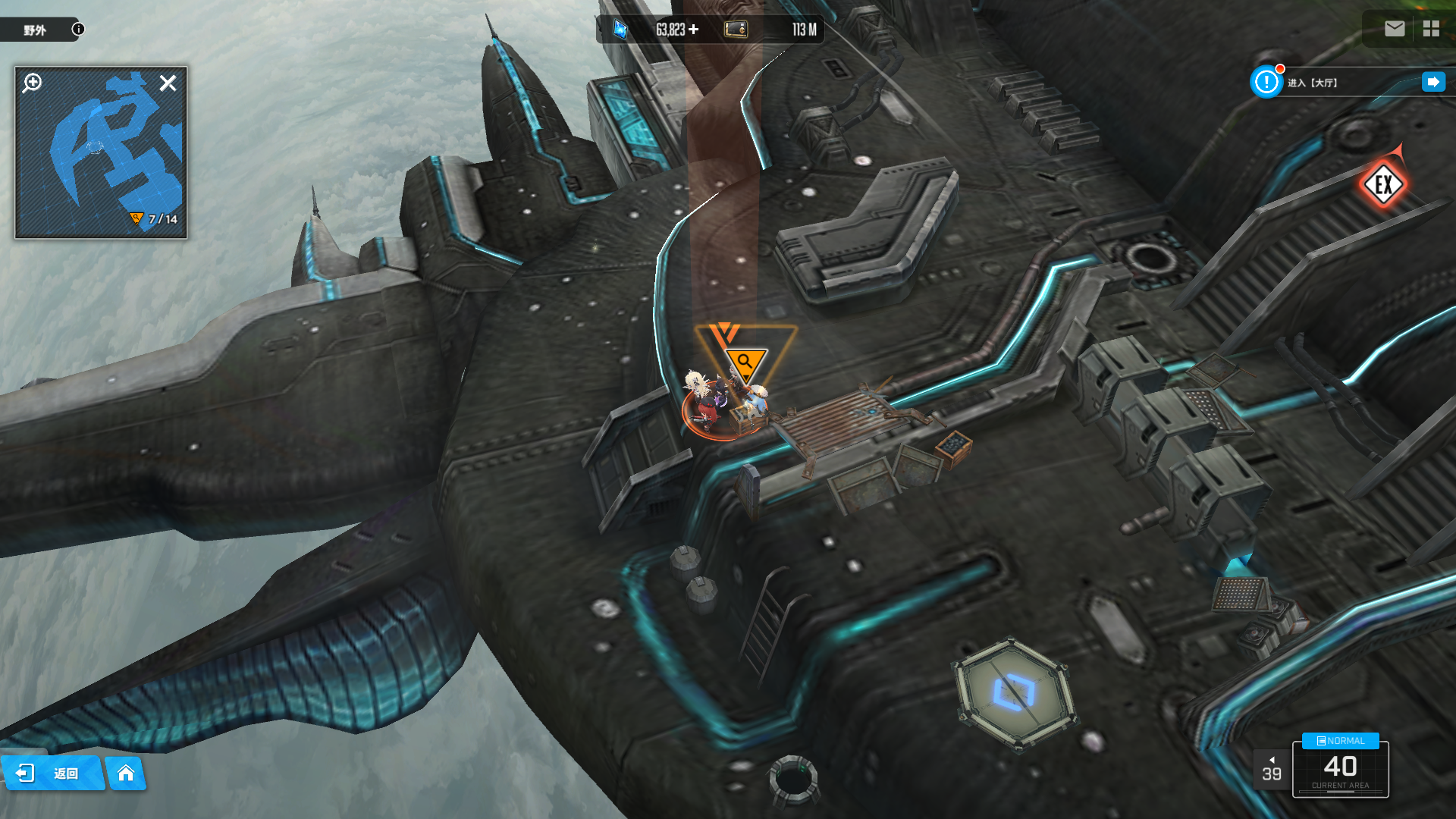The height and width of the screenshot is (819, 1456).
Task: Open the NORMAL difficulty selector
Action: (1341, 741)
